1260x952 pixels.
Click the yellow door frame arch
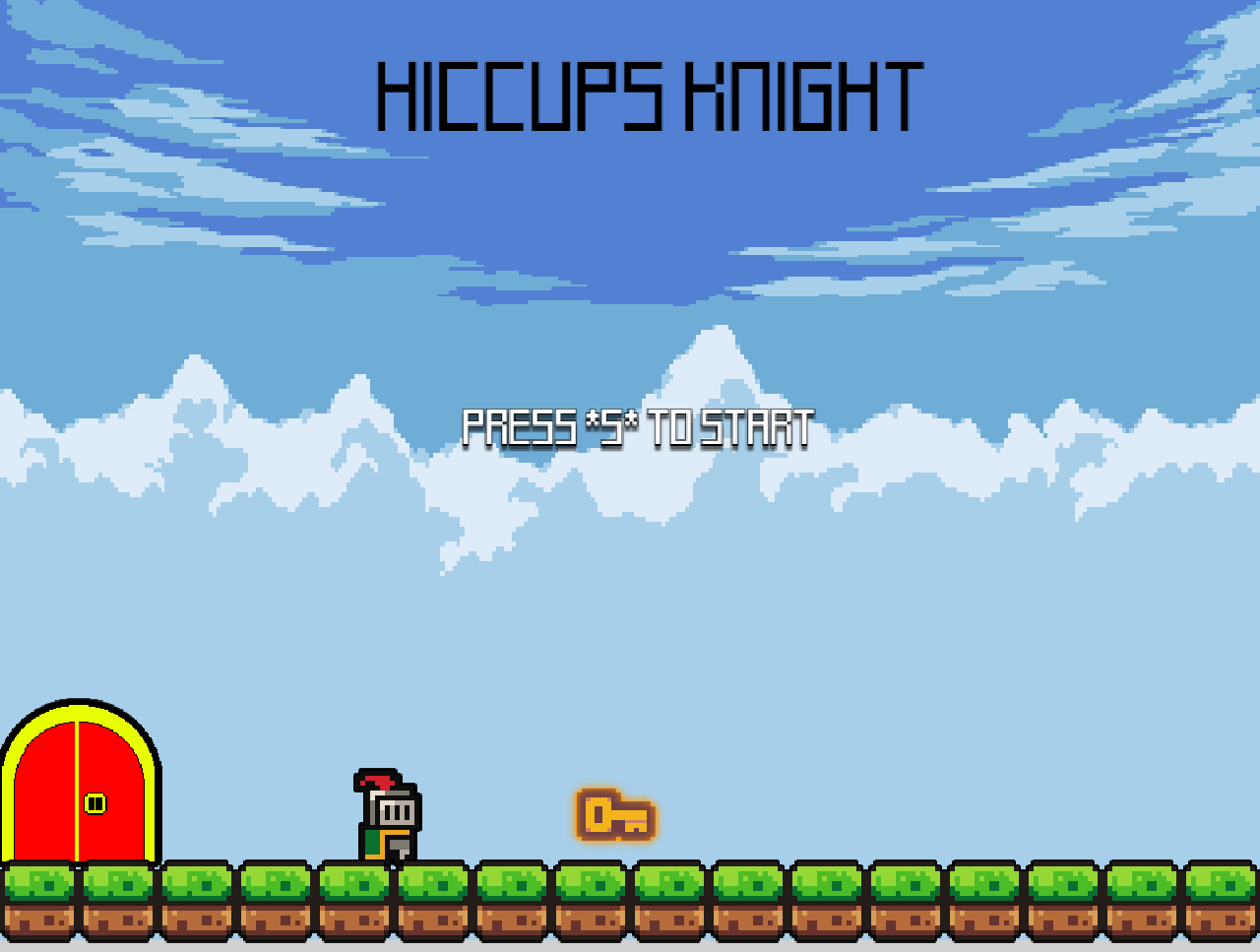(x=79, y=711)
